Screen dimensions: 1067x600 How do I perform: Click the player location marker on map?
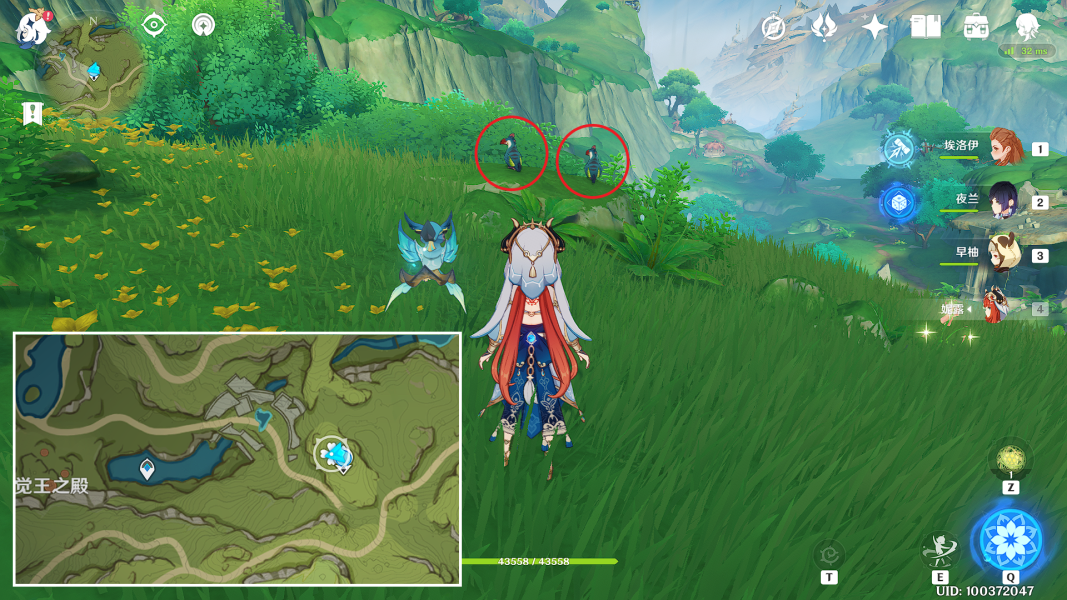[333, 455]
